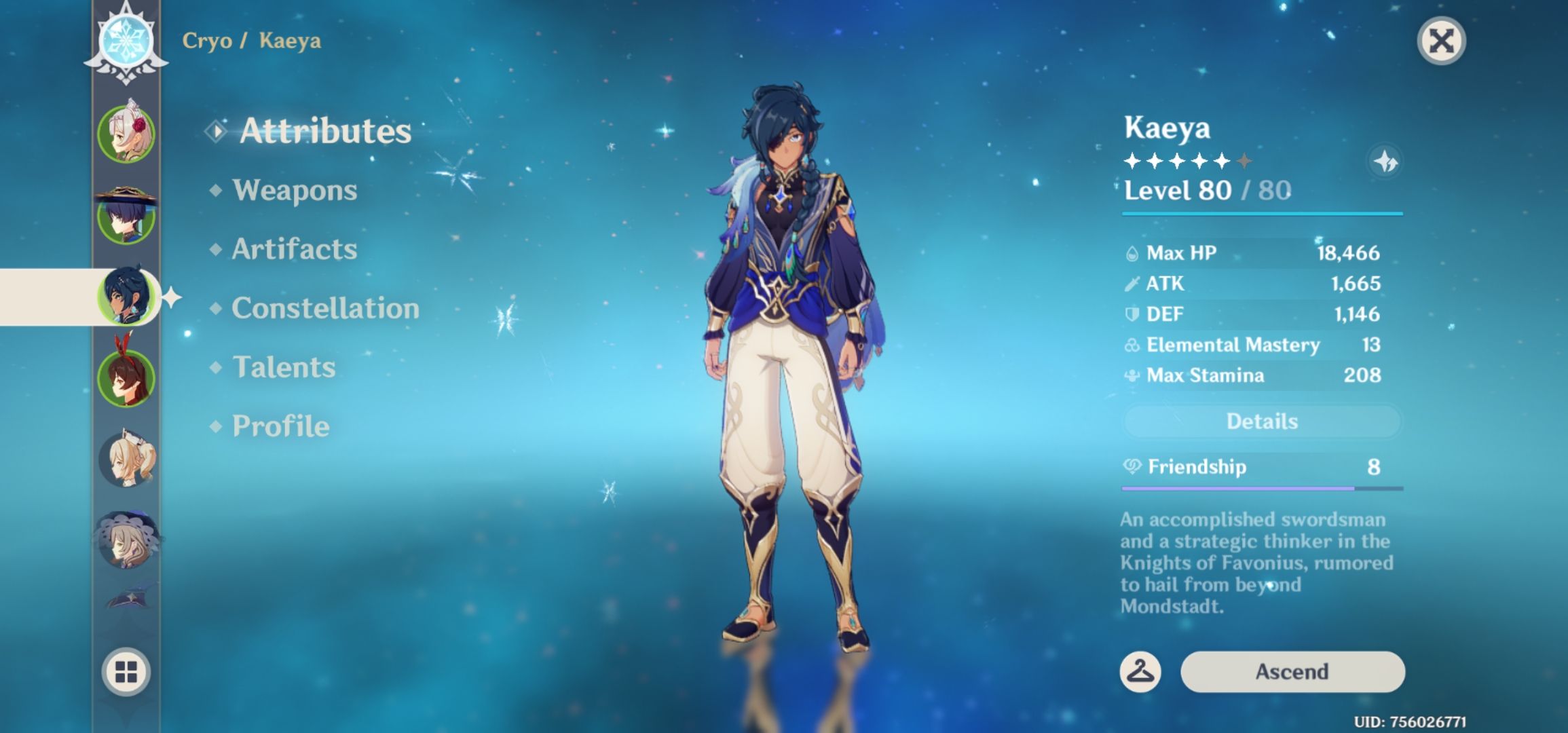Open the Constellation section
Viewport: 1568px width, 733px height.
(324, 307)
